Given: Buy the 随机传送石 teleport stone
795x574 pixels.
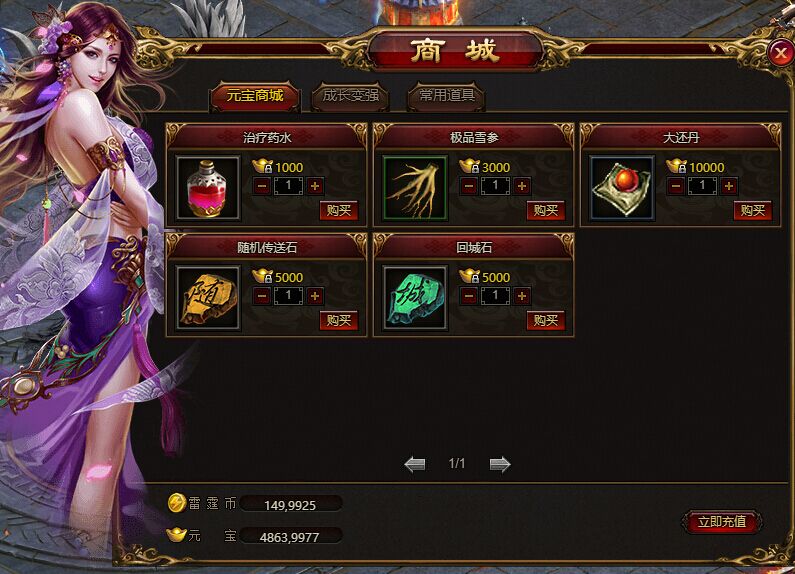Looking at the screenshot, I should pyautogui.click(x=338, y=320).
